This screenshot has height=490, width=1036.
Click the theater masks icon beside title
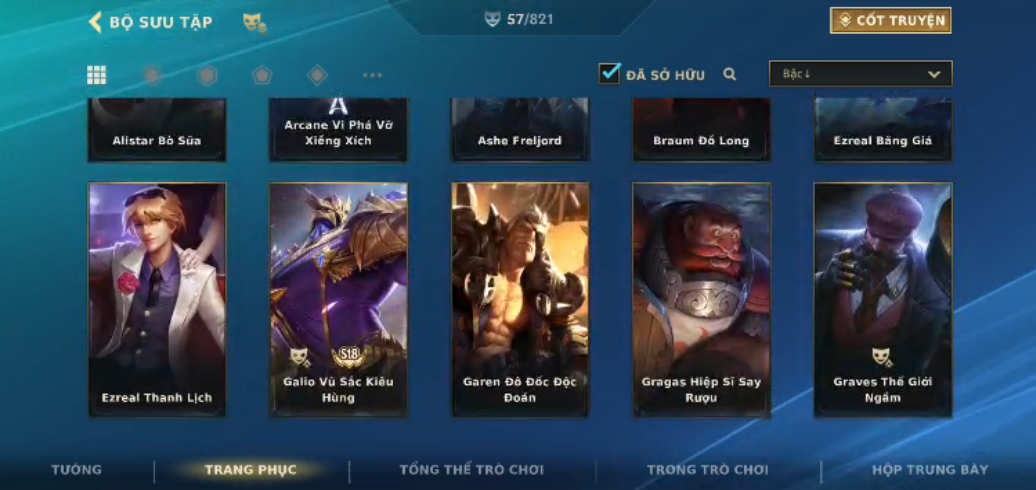click(254, 22)
